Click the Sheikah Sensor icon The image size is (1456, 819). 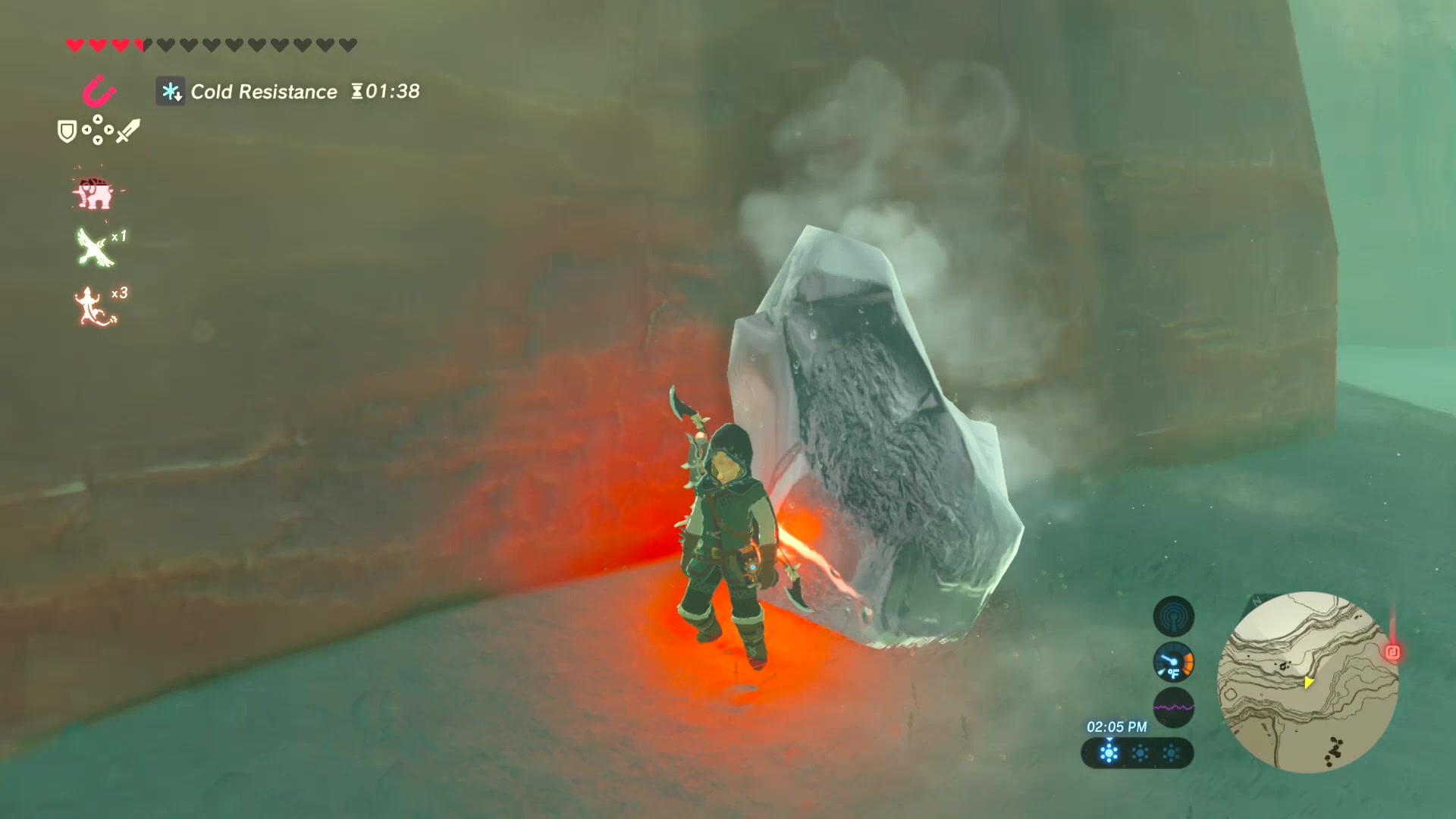(x=1173, y=617)
